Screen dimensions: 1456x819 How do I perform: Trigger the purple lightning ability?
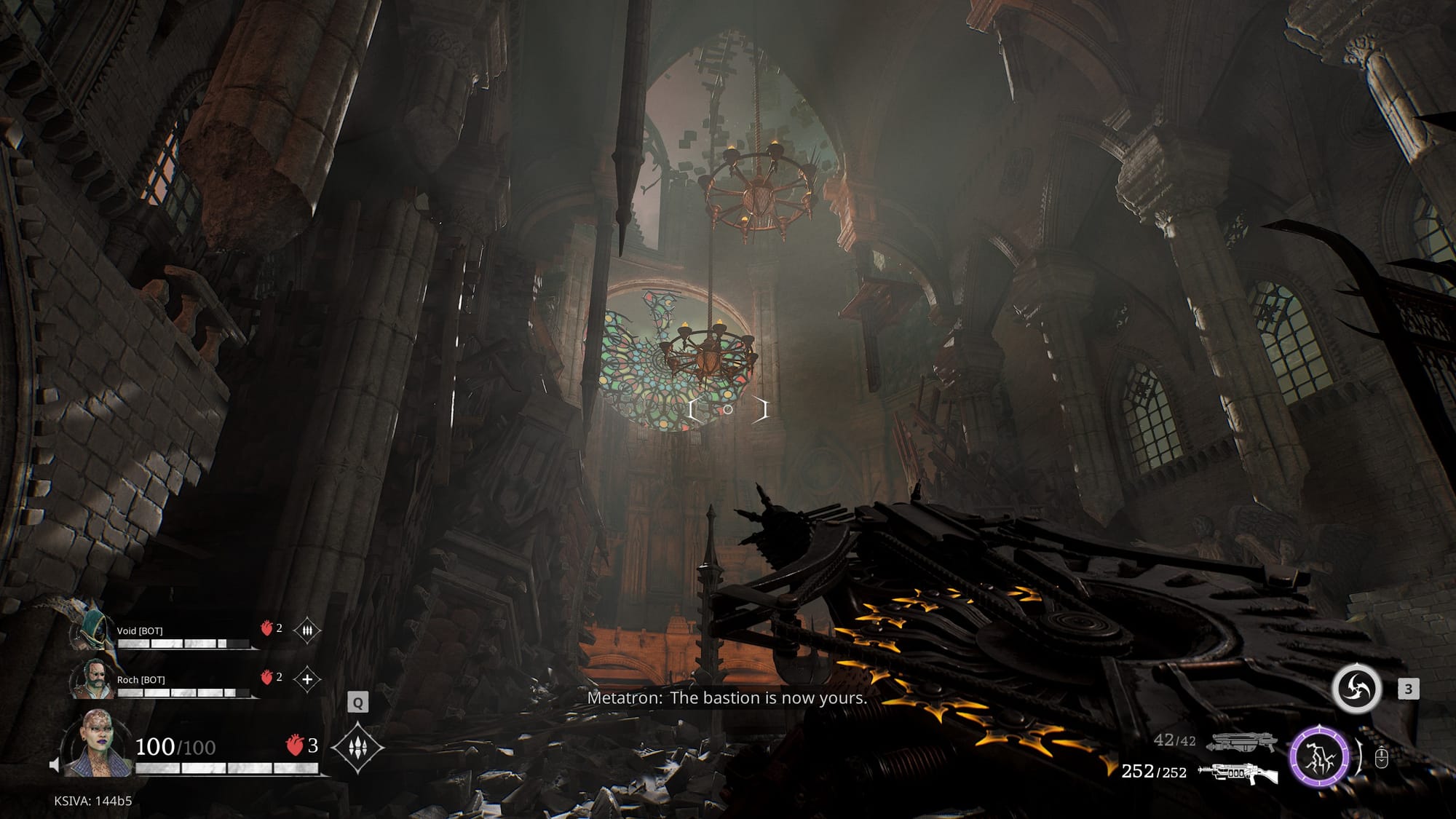click(x=1319, y=757)
